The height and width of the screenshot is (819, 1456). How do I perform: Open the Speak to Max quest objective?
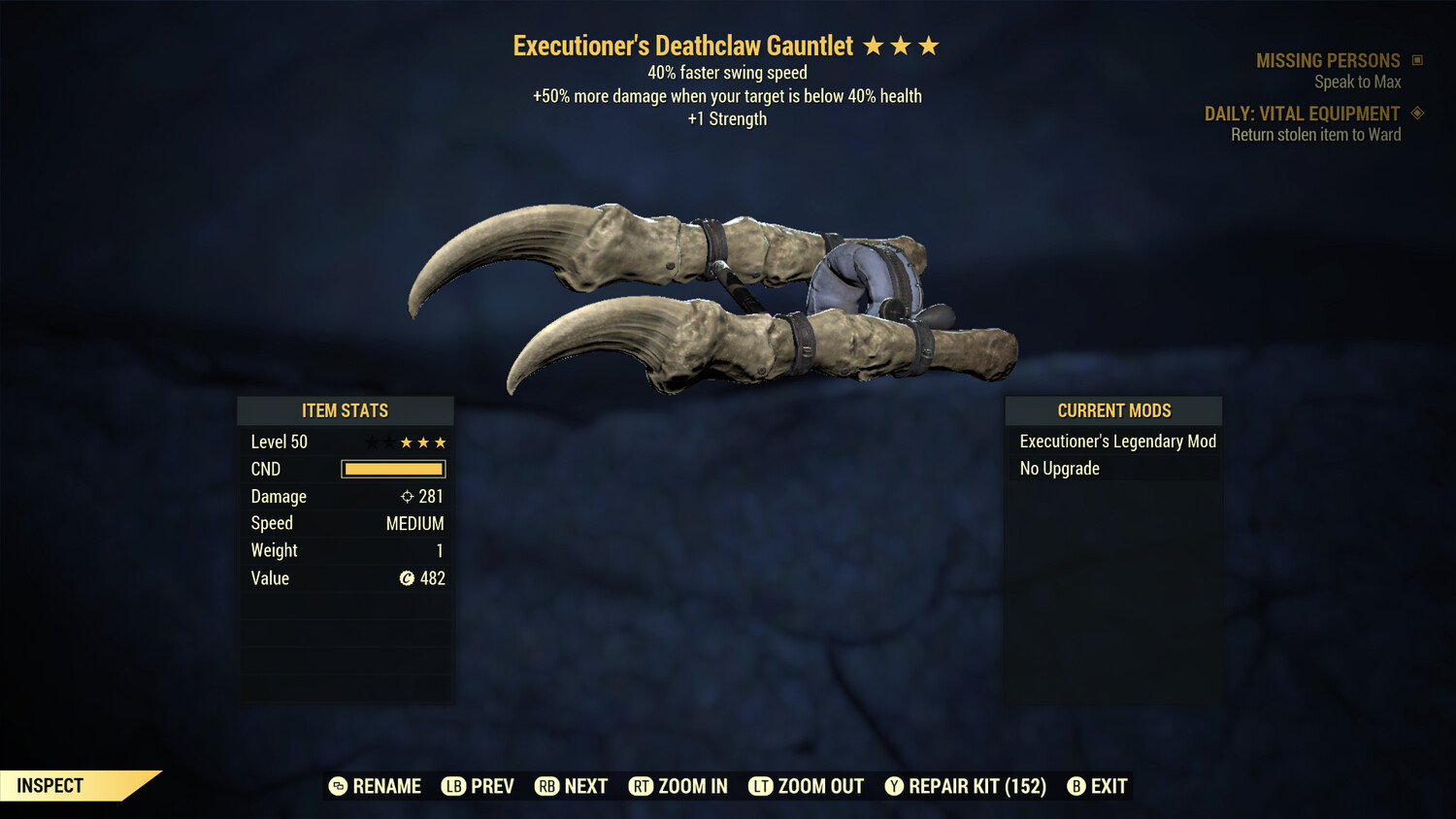tap(1357, 82)
